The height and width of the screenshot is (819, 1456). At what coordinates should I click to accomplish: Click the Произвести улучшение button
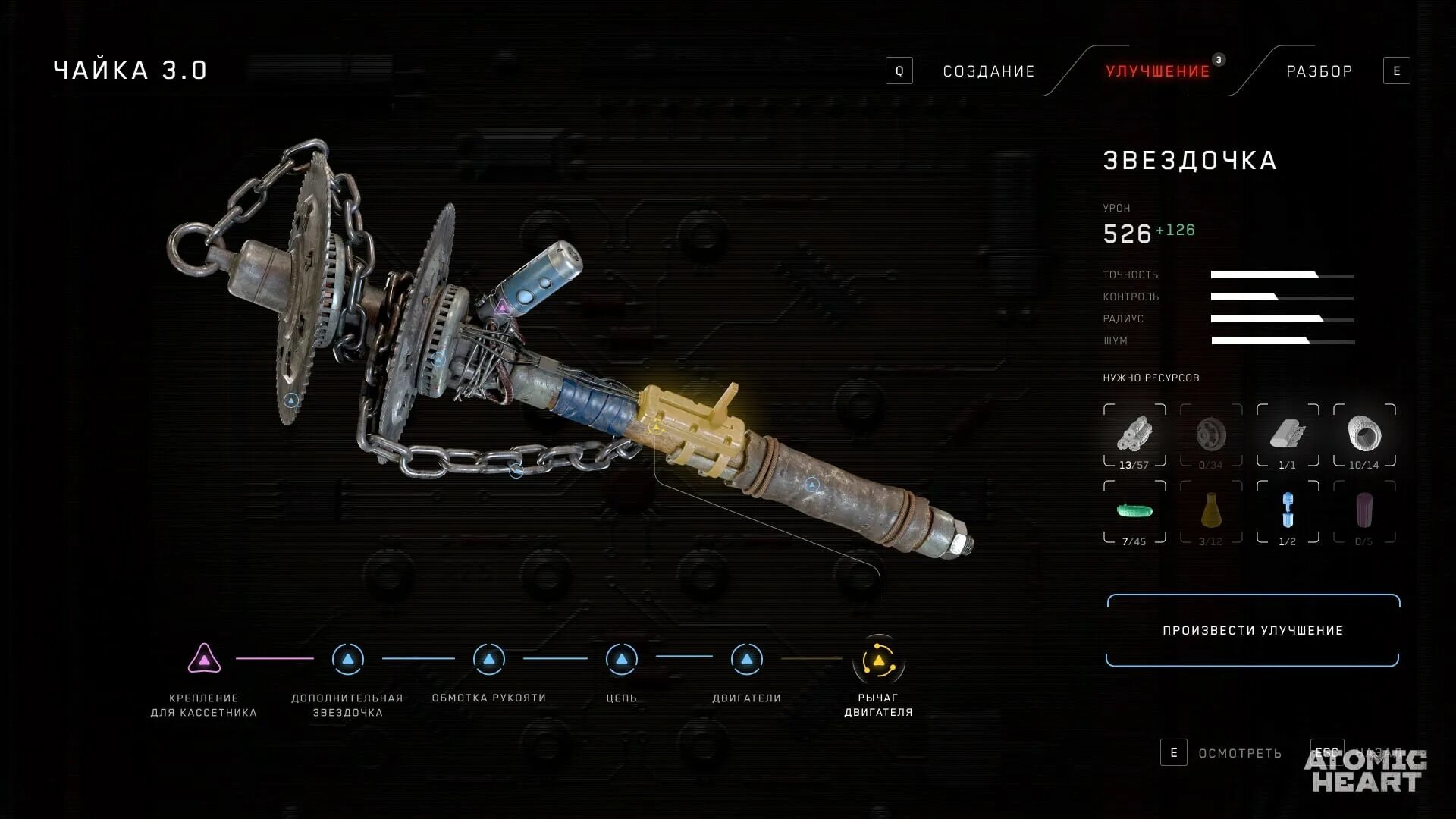click(1253, 630)
